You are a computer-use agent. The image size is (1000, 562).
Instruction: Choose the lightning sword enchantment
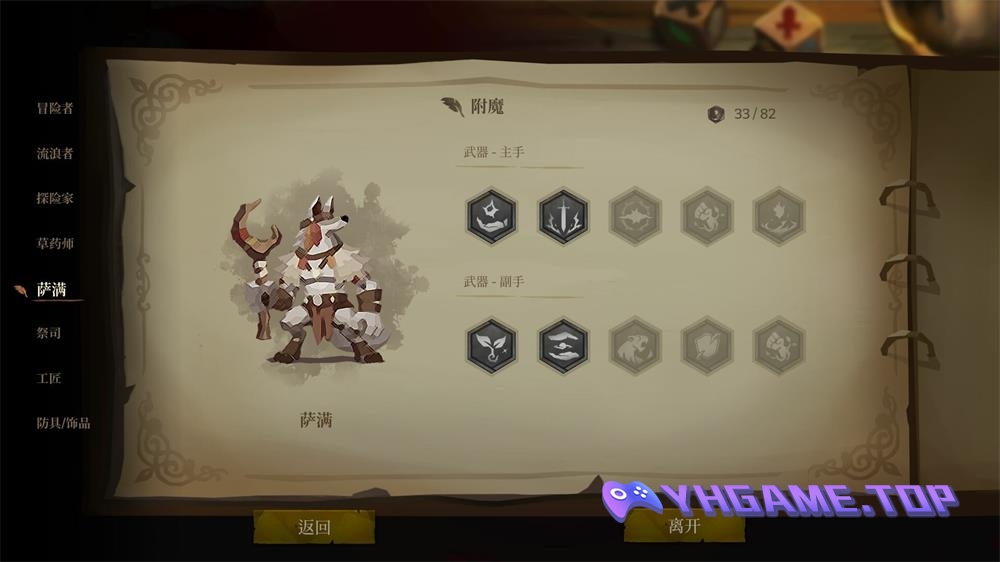(x=563, y=216)
